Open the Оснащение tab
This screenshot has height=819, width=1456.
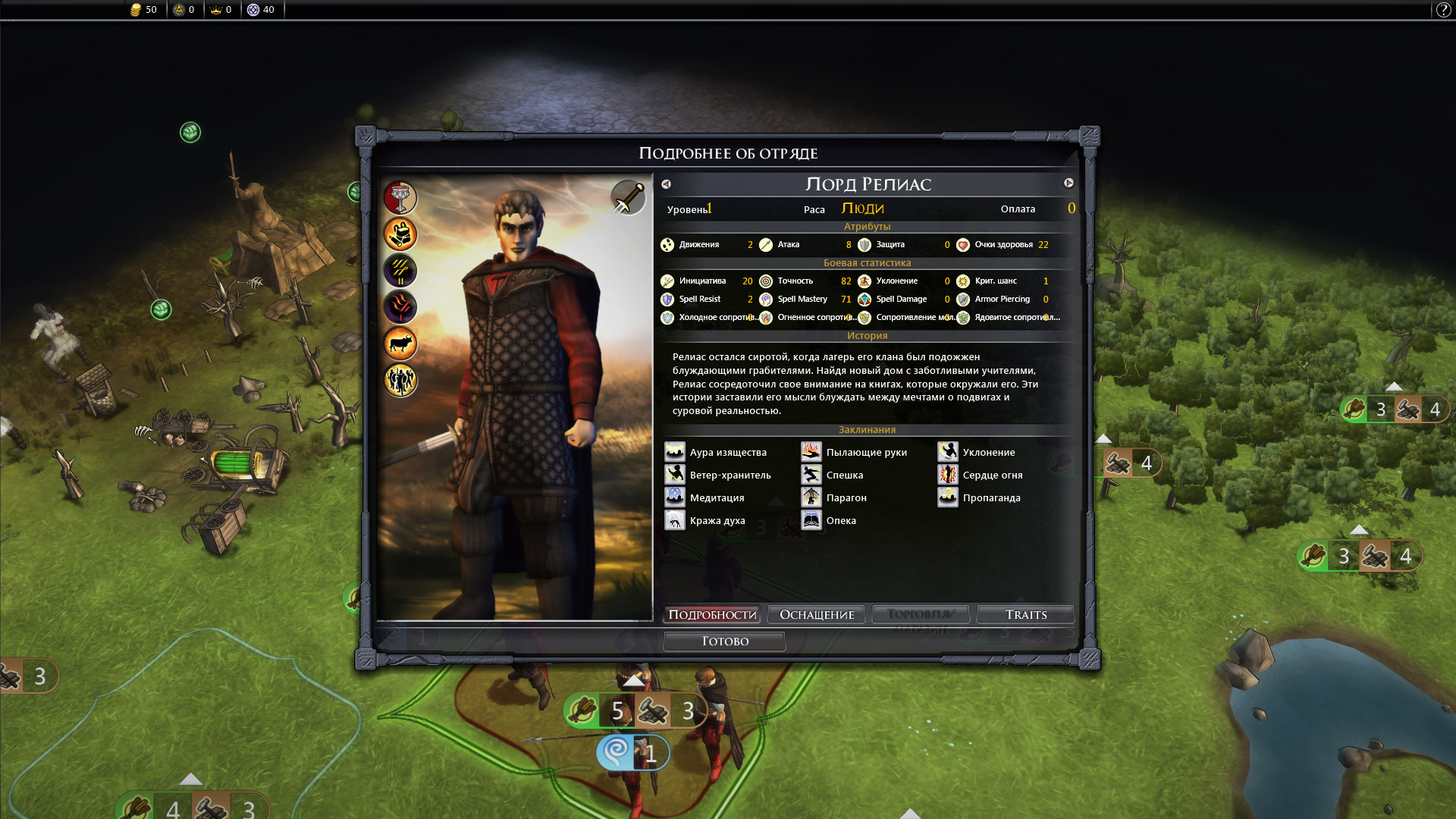click(x=817, y=614)
